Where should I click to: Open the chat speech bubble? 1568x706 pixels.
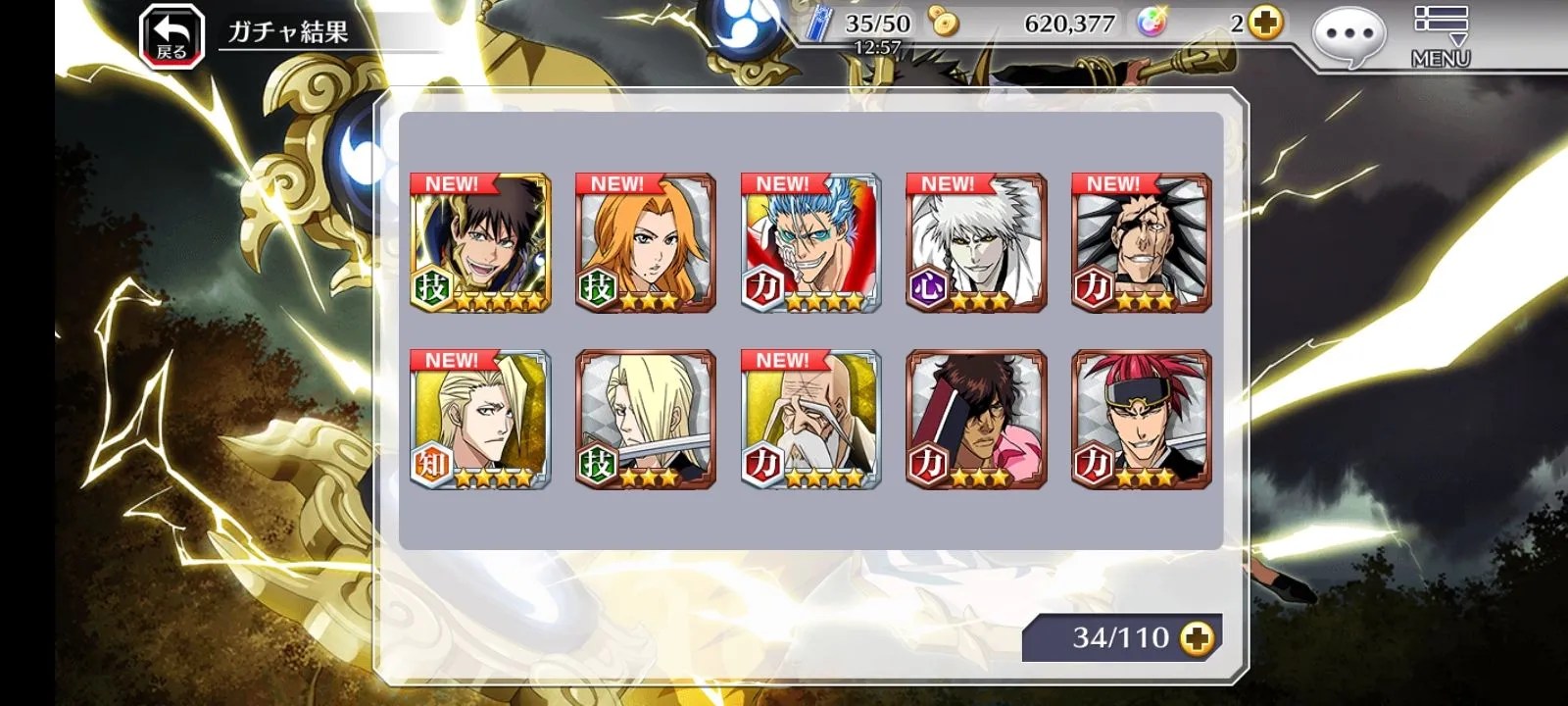(x=1348, y=37)
